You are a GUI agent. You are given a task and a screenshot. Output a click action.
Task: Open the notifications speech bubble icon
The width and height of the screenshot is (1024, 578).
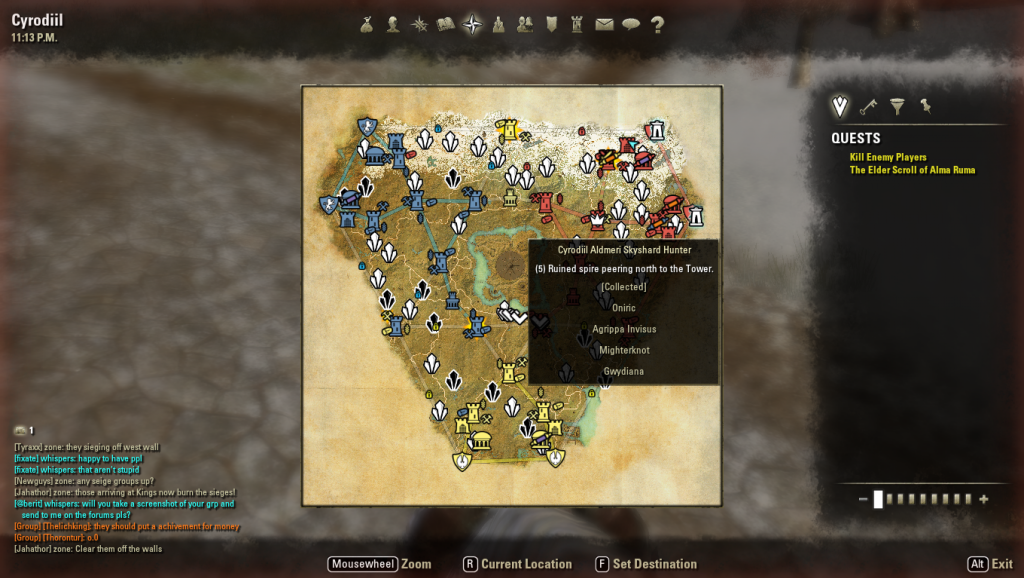point(630,25)
